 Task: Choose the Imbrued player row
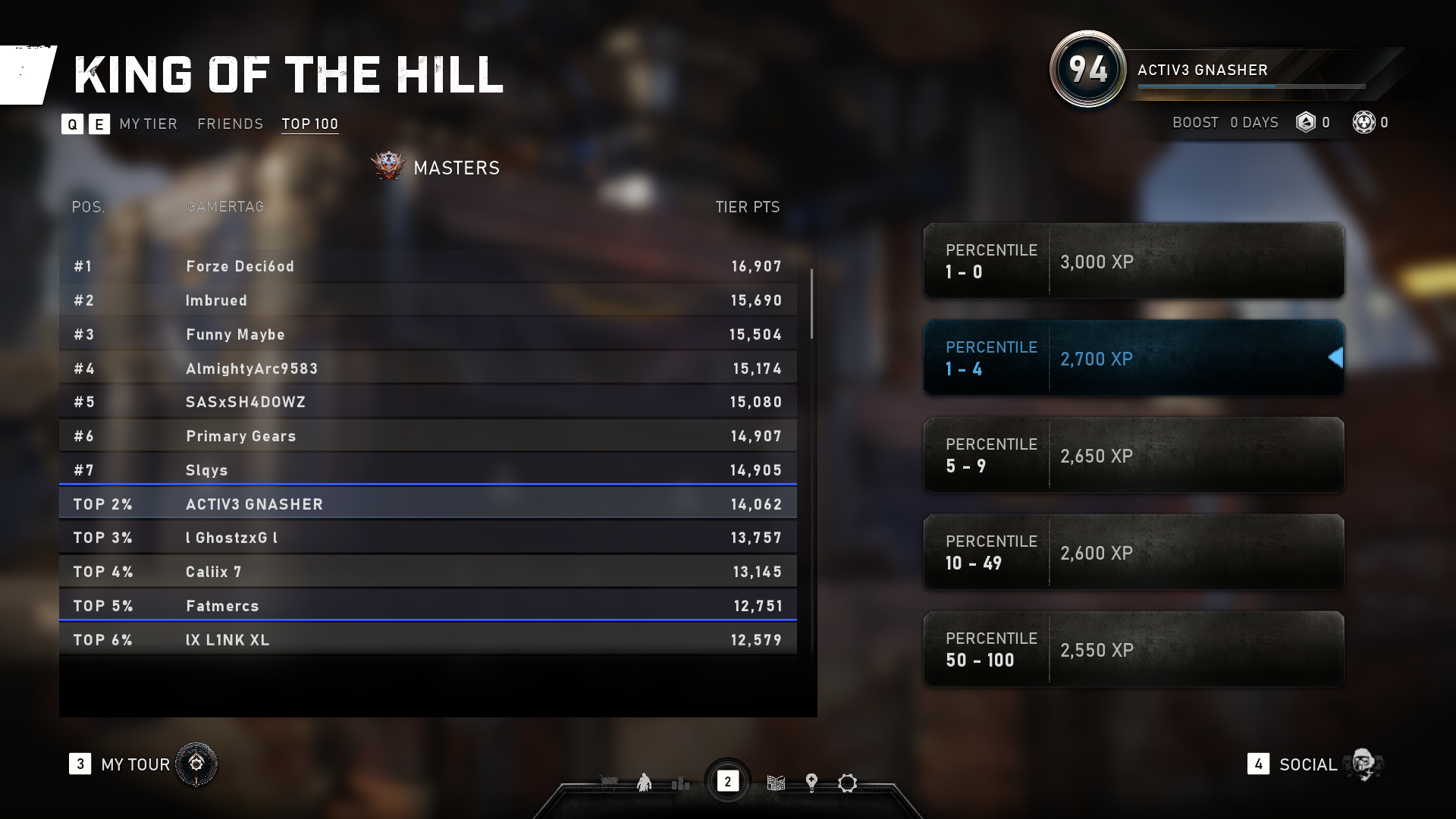(428, 300)
